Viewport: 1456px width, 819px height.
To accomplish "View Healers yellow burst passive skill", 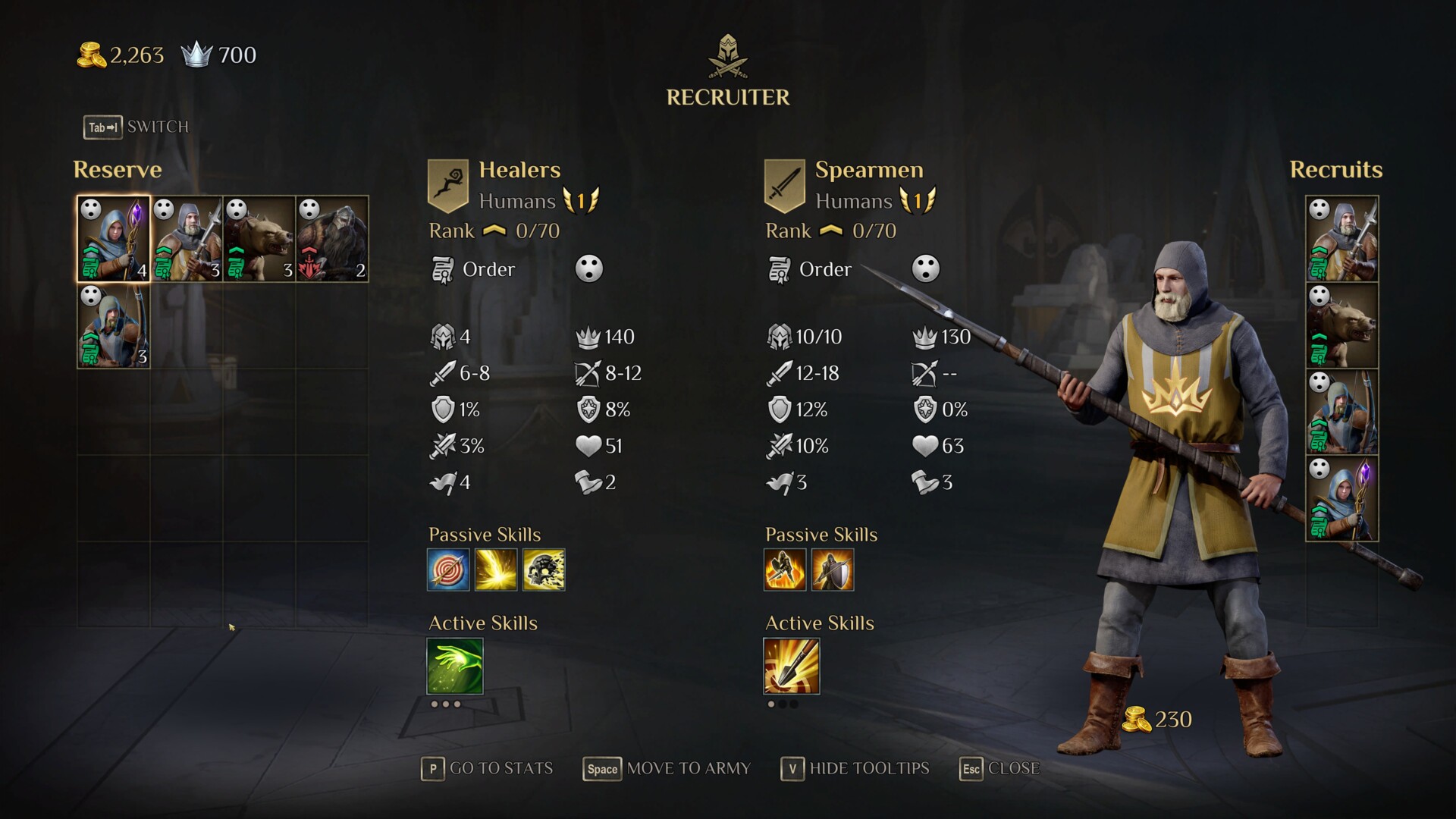I will tap(496, 570).
